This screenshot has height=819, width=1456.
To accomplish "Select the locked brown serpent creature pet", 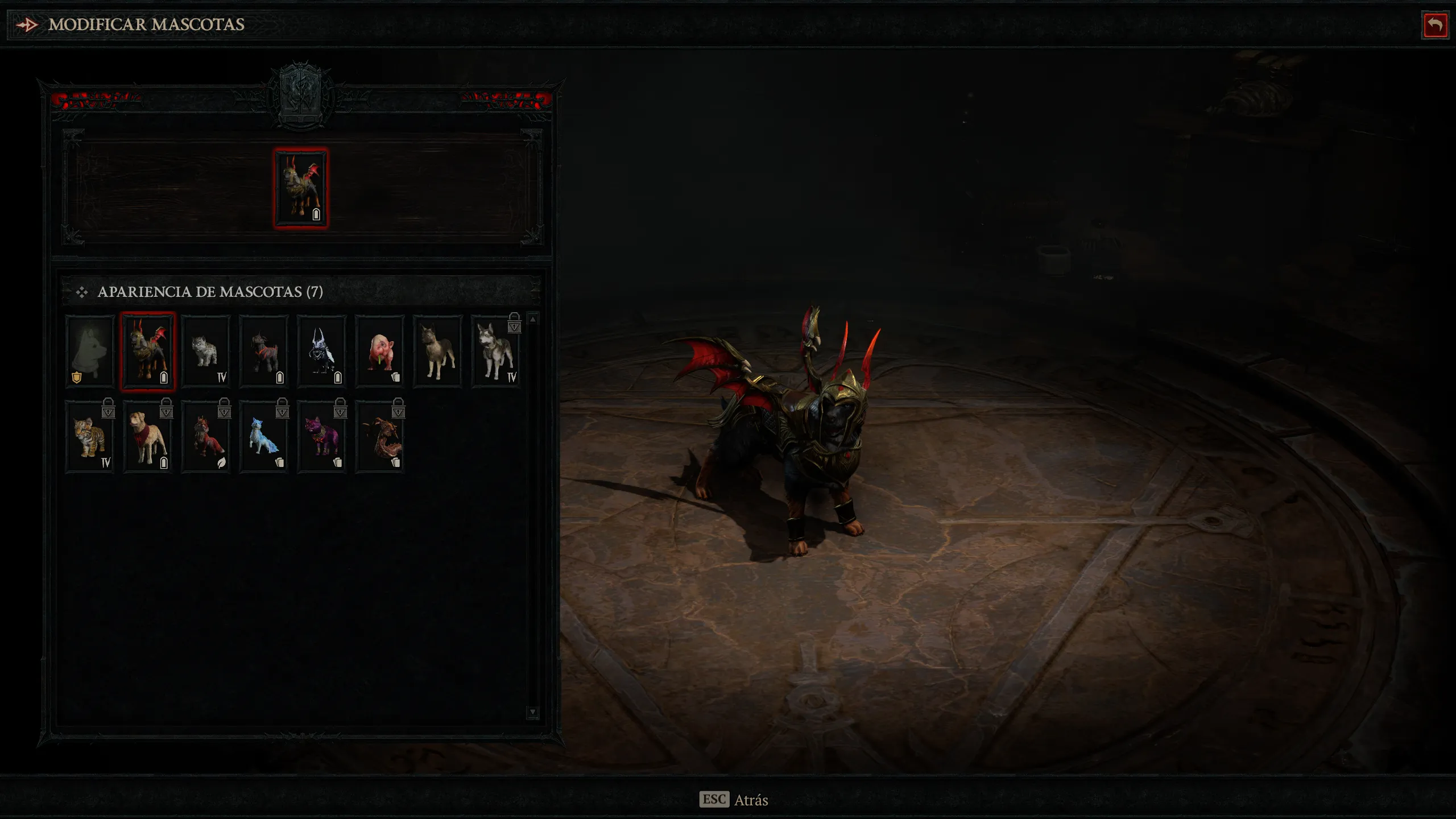I will tap(380, 436).
